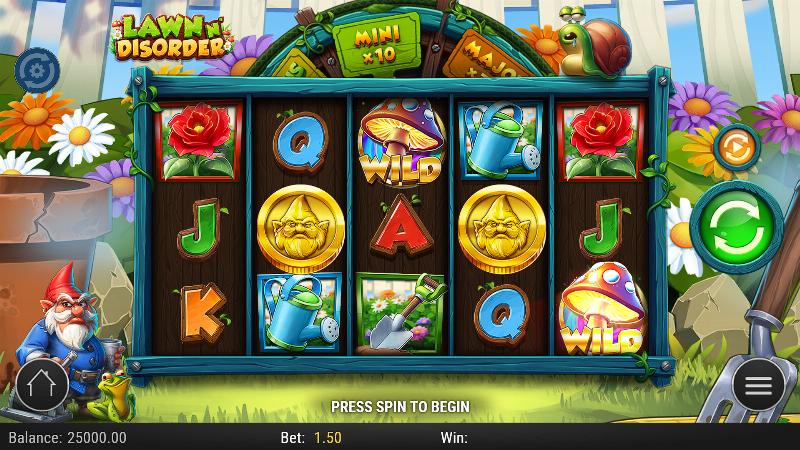This screenshot has height=450, width=800.
Task: Activate the orange autoplay button
Action: coord(735,147)
